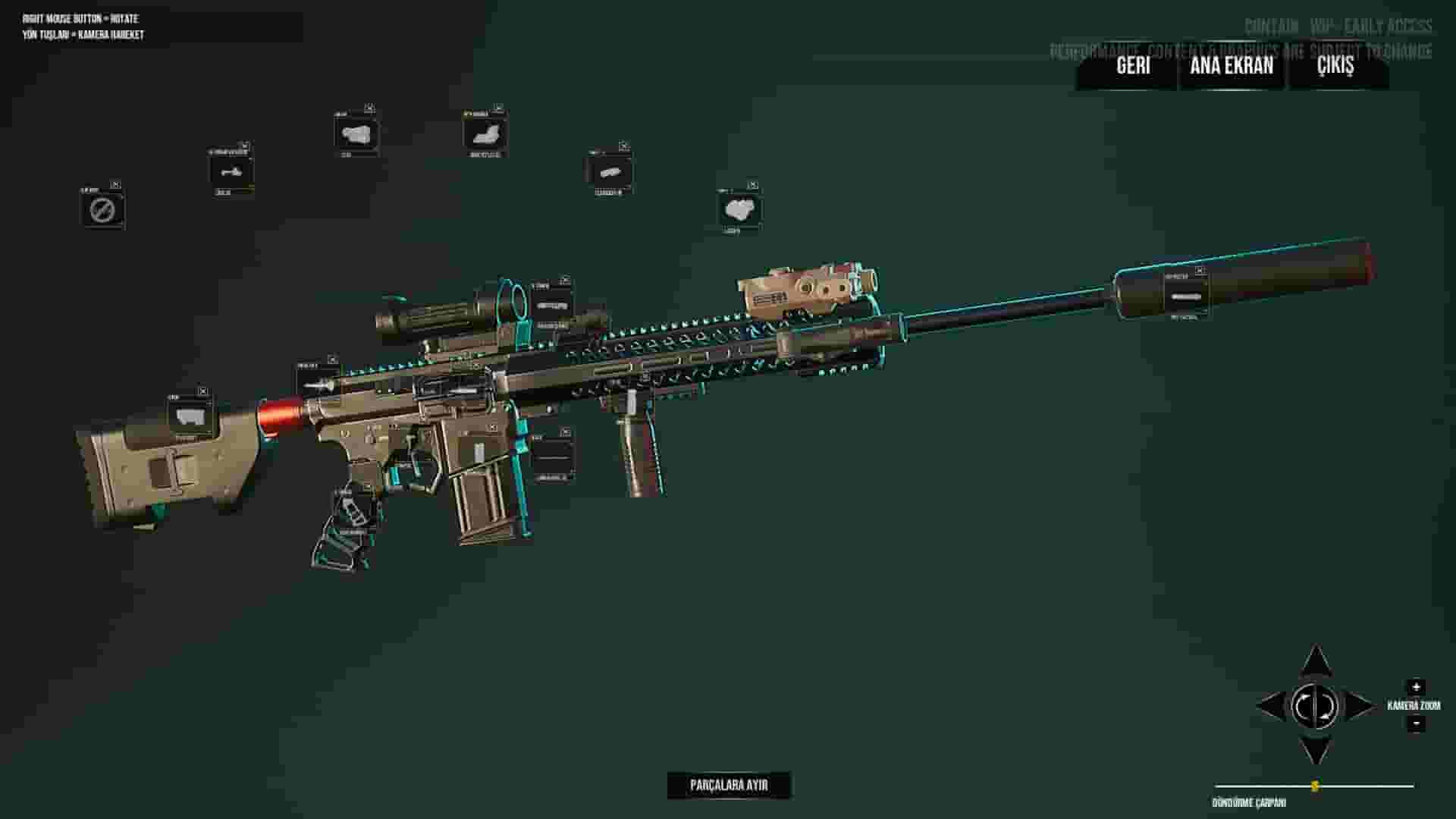Open ANA EKRAN from the top menu
This screenshot has width=1456, height=819.
pyautogui.click(x=1232, y=66)
